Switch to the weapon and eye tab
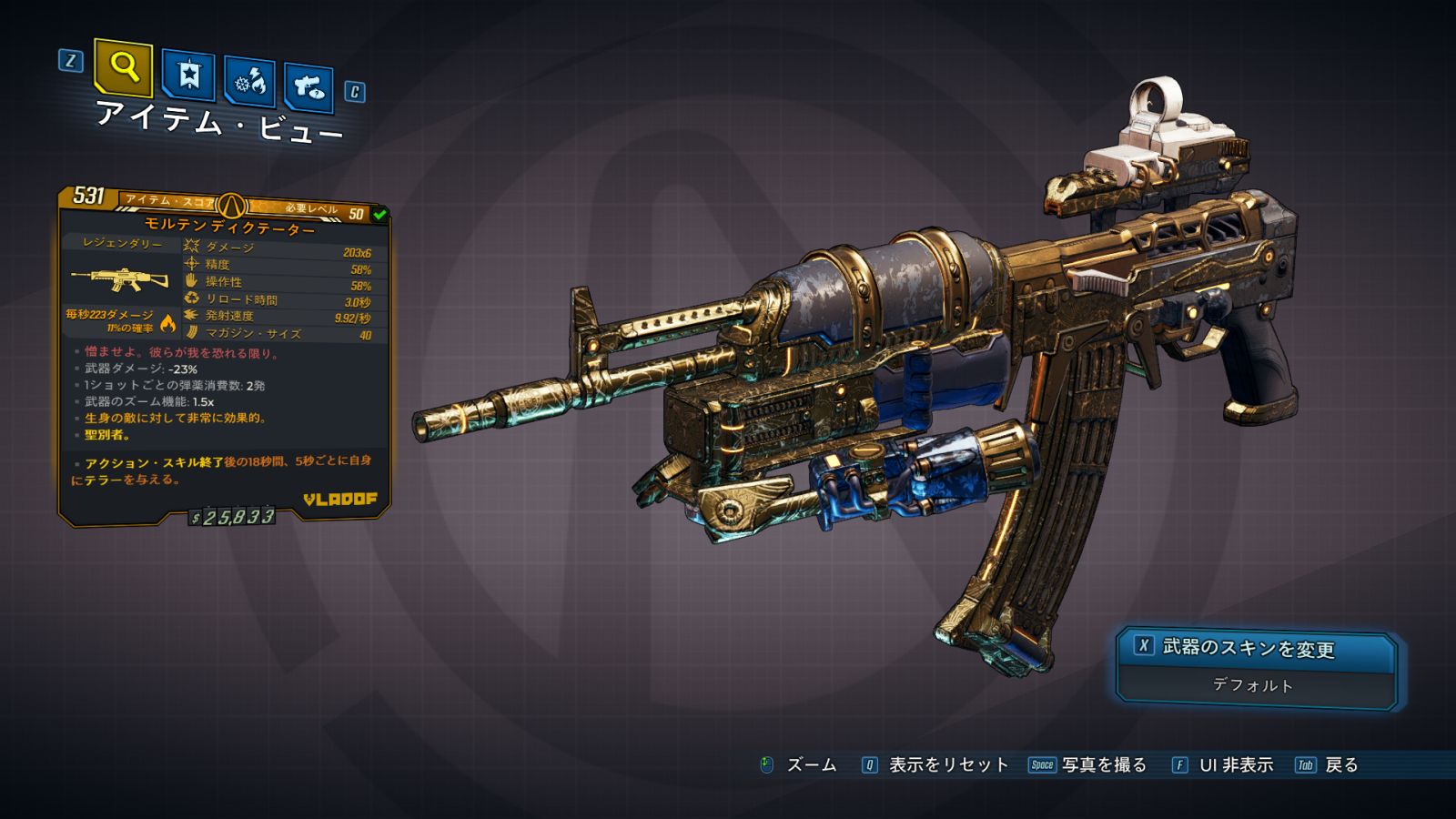1456x819 pixels. click(x=308, y=87)
